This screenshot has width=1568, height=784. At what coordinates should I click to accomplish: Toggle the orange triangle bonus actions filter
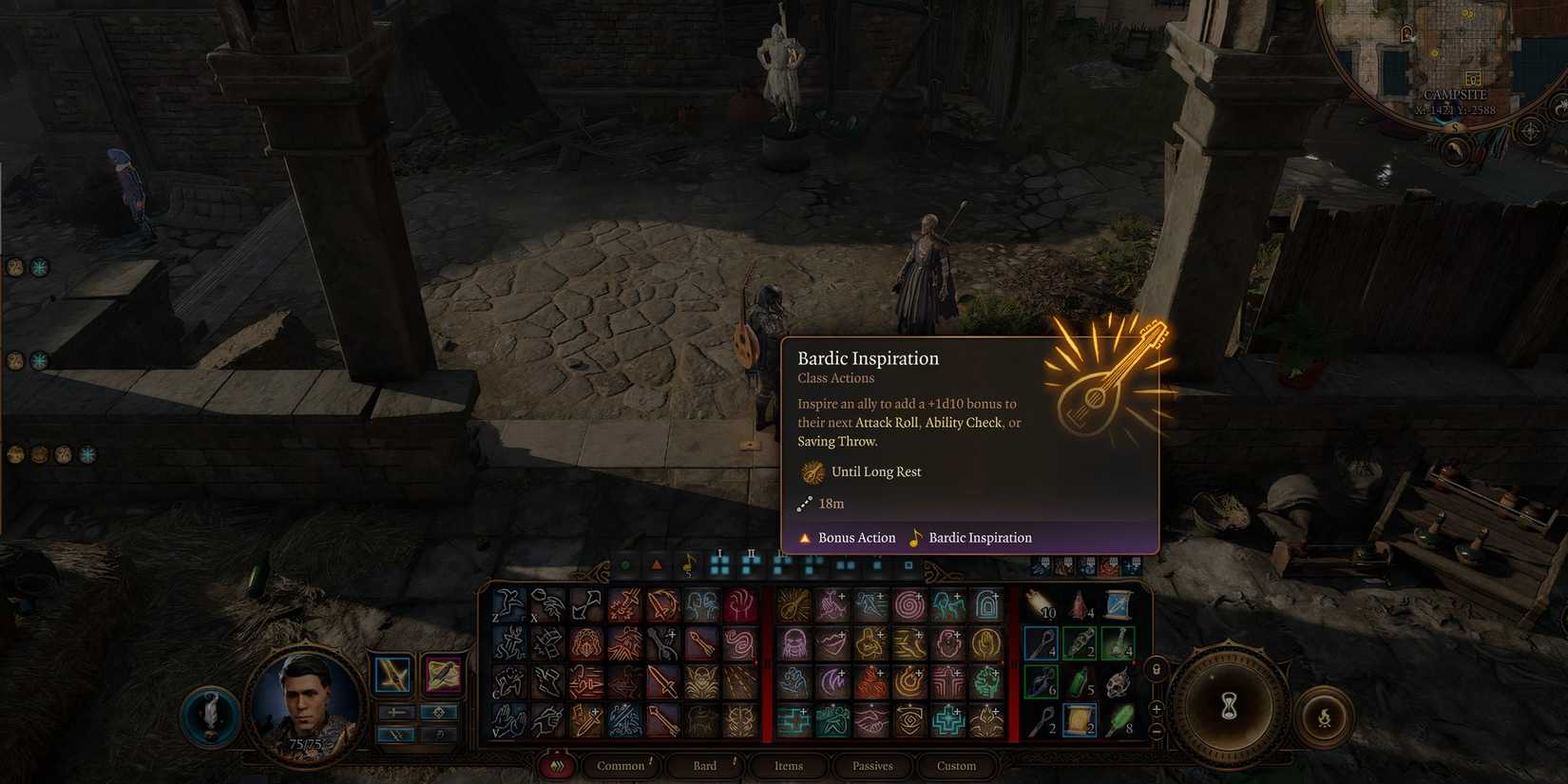[x=658, y=564]
